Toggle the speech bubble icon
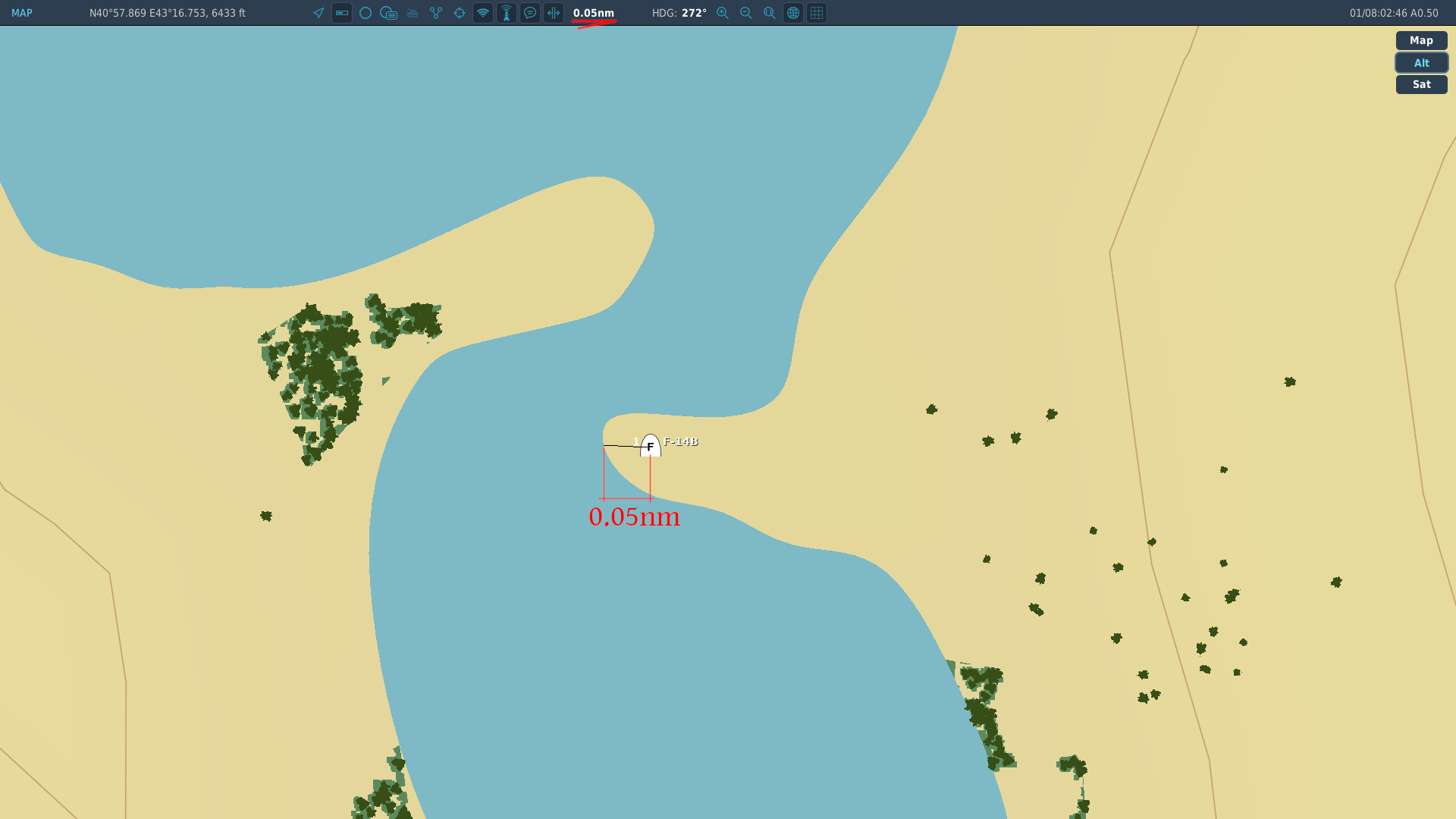This screenshot has width=1456, height=819. pyautogui.click(x=530, y=13)
